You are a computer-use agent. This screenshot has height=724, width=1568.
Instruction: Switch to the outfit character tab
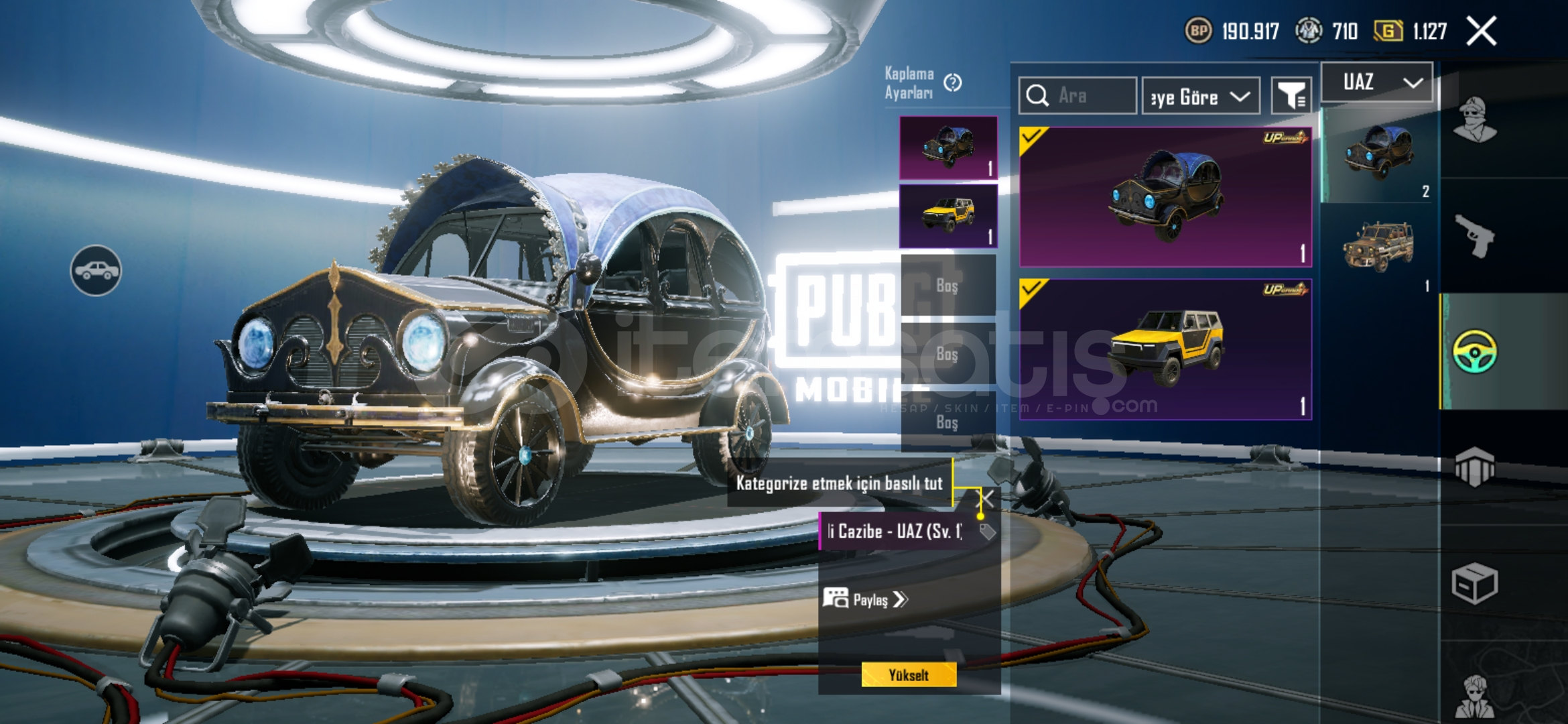1474,121
